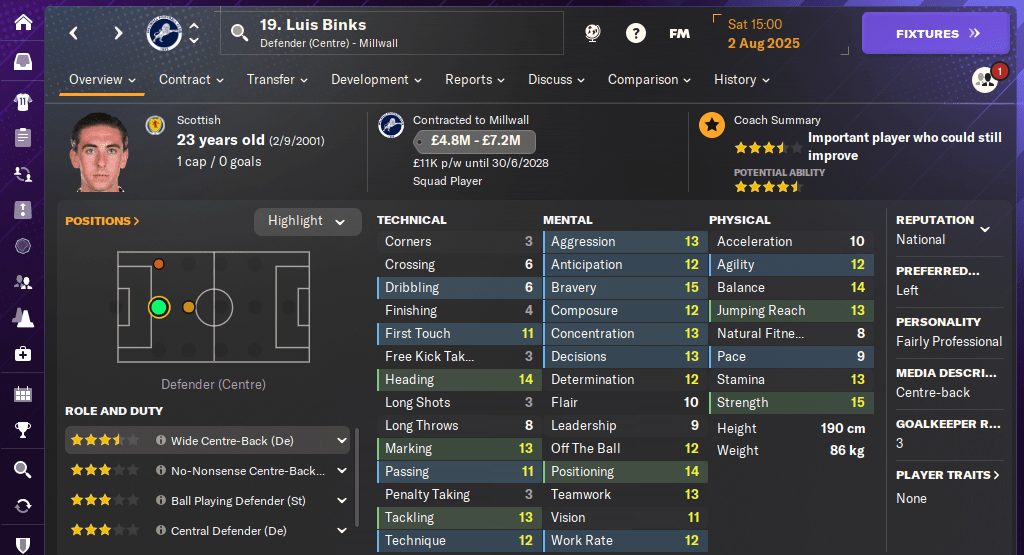Open the Highlight dropdown
This screenshot has width=1024, height=555.
click(307, 221)
